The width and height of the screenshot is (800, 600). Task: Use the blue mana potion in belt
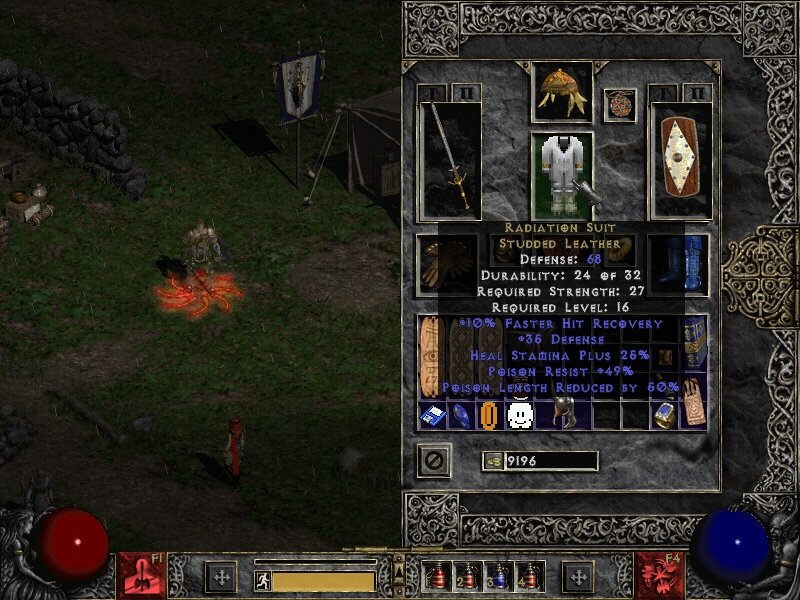[498, 576]
